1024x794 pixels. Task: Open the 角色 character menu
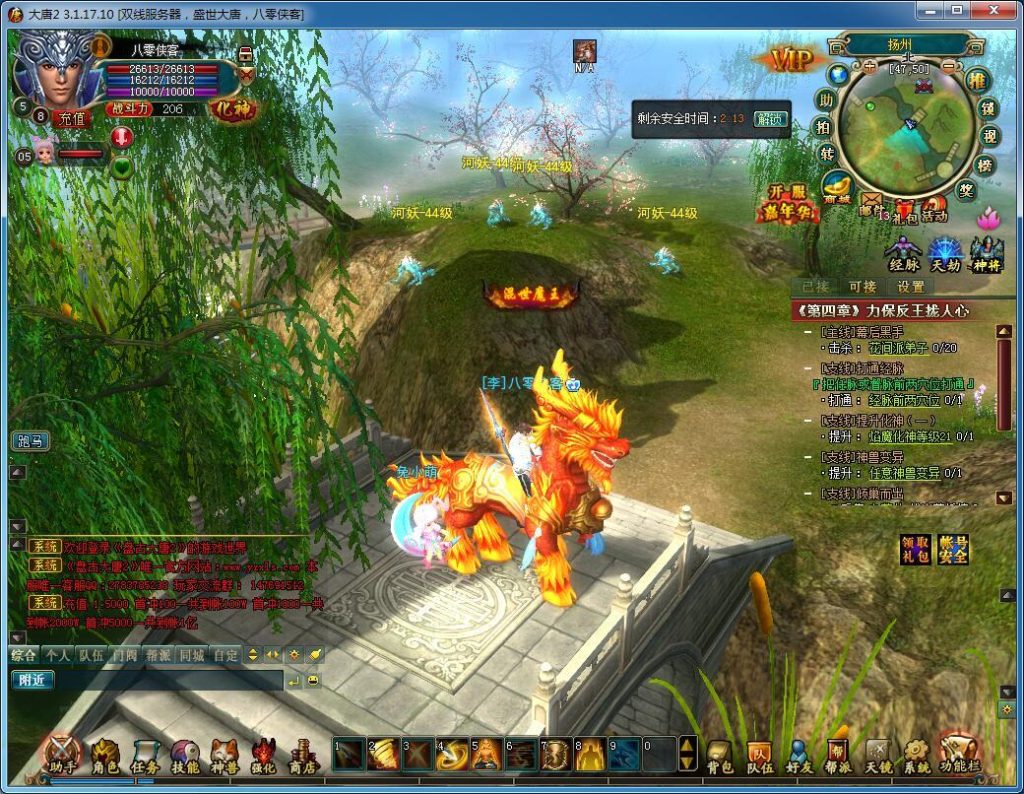point(105,757)
